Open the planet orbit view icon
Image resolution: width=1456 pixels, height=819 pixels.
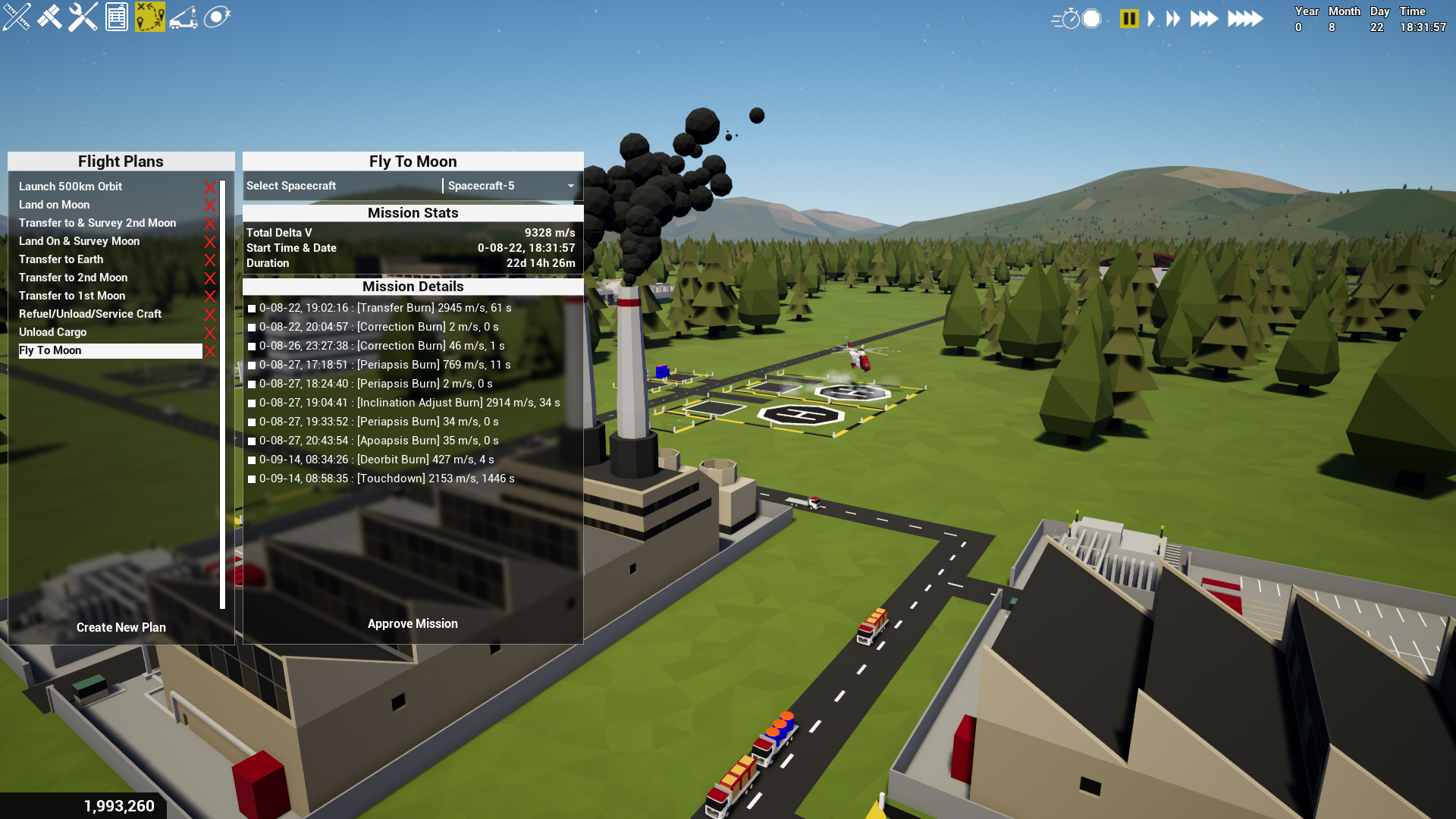[x=217, y=17]
